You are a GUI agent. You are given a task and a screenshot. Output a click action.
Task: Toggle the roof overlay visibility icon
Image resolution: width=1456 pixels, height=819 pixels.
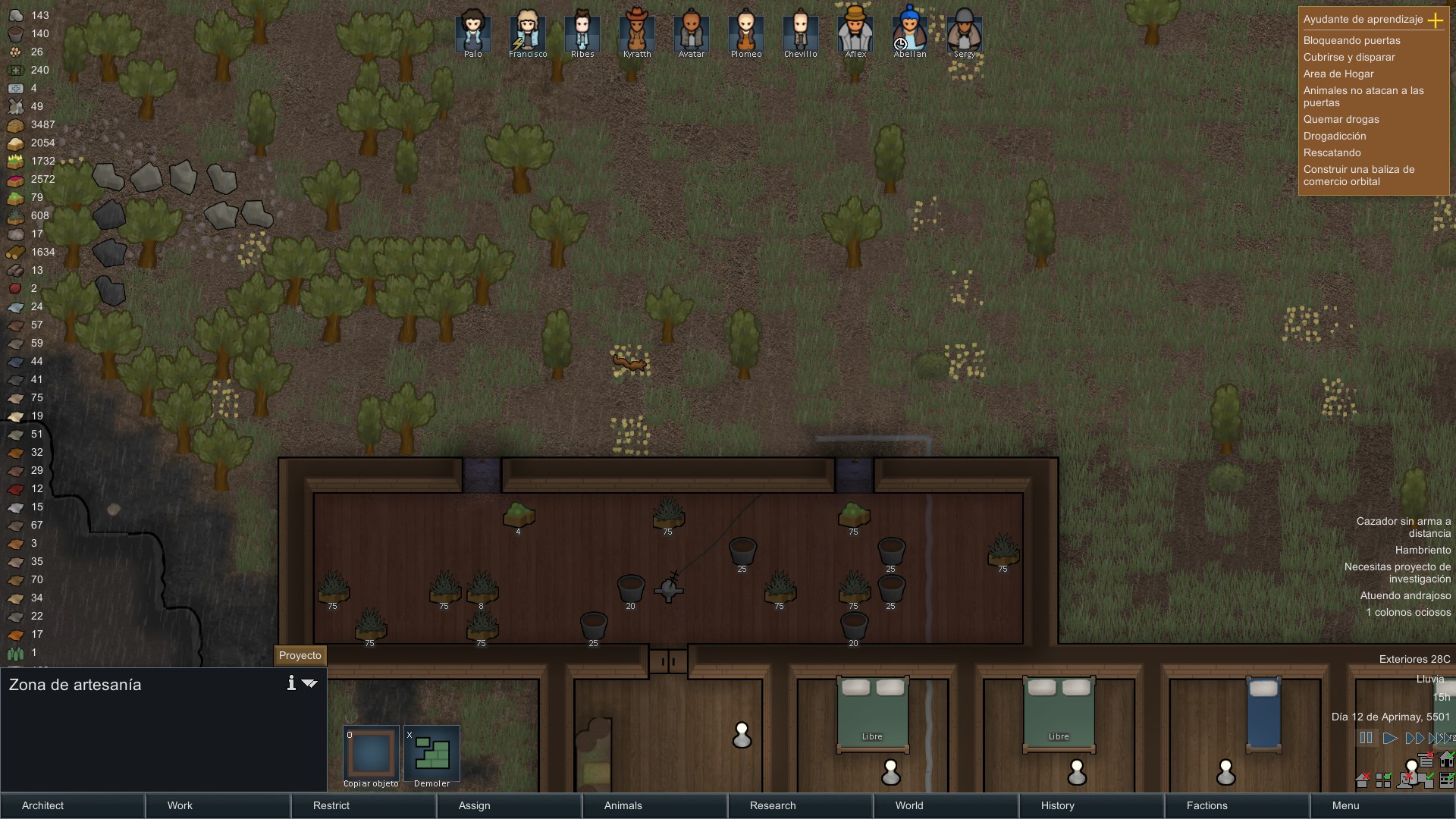point(1363,780)
